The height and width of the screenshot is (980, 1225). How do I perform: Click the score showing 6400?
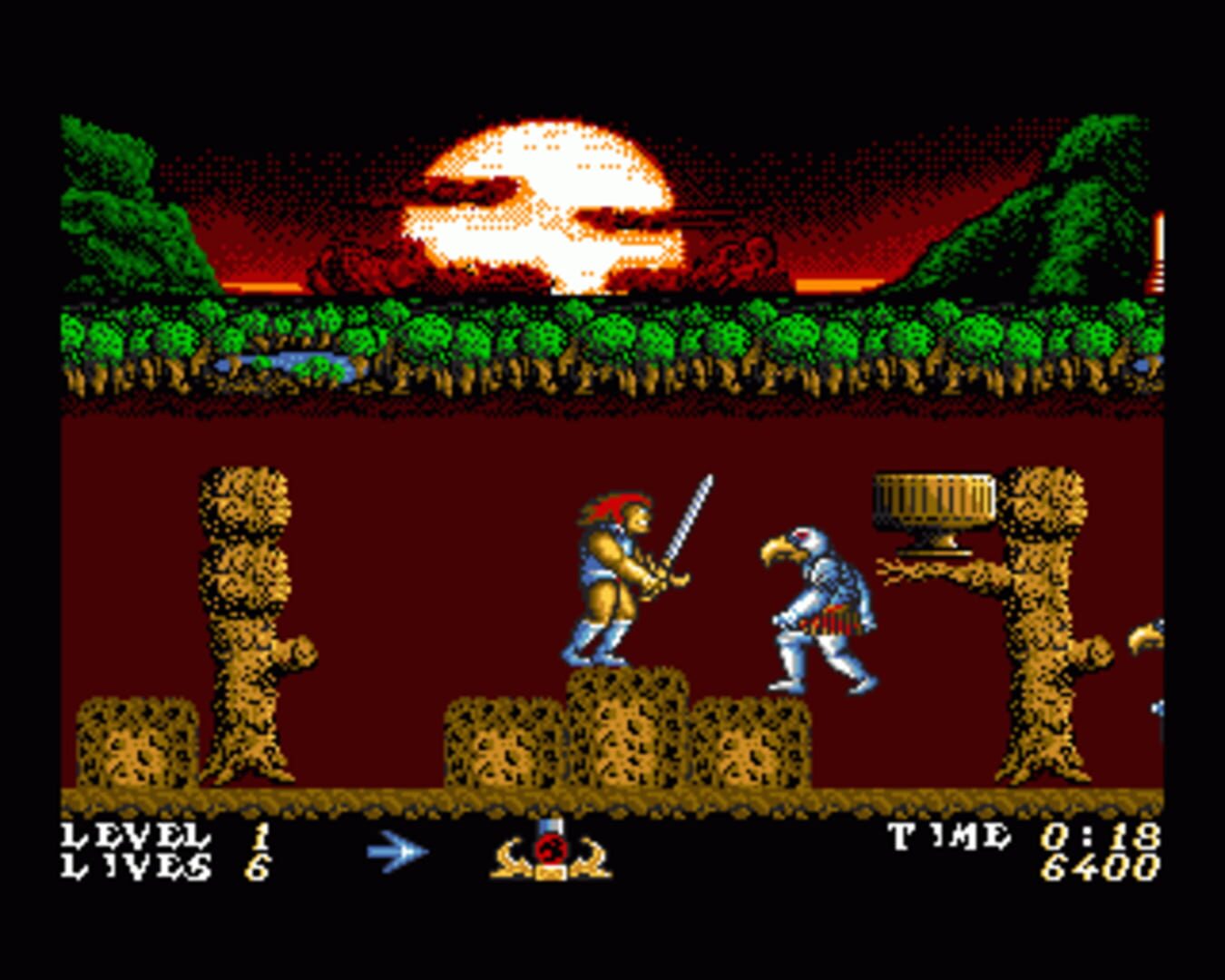pos(1102,869)
